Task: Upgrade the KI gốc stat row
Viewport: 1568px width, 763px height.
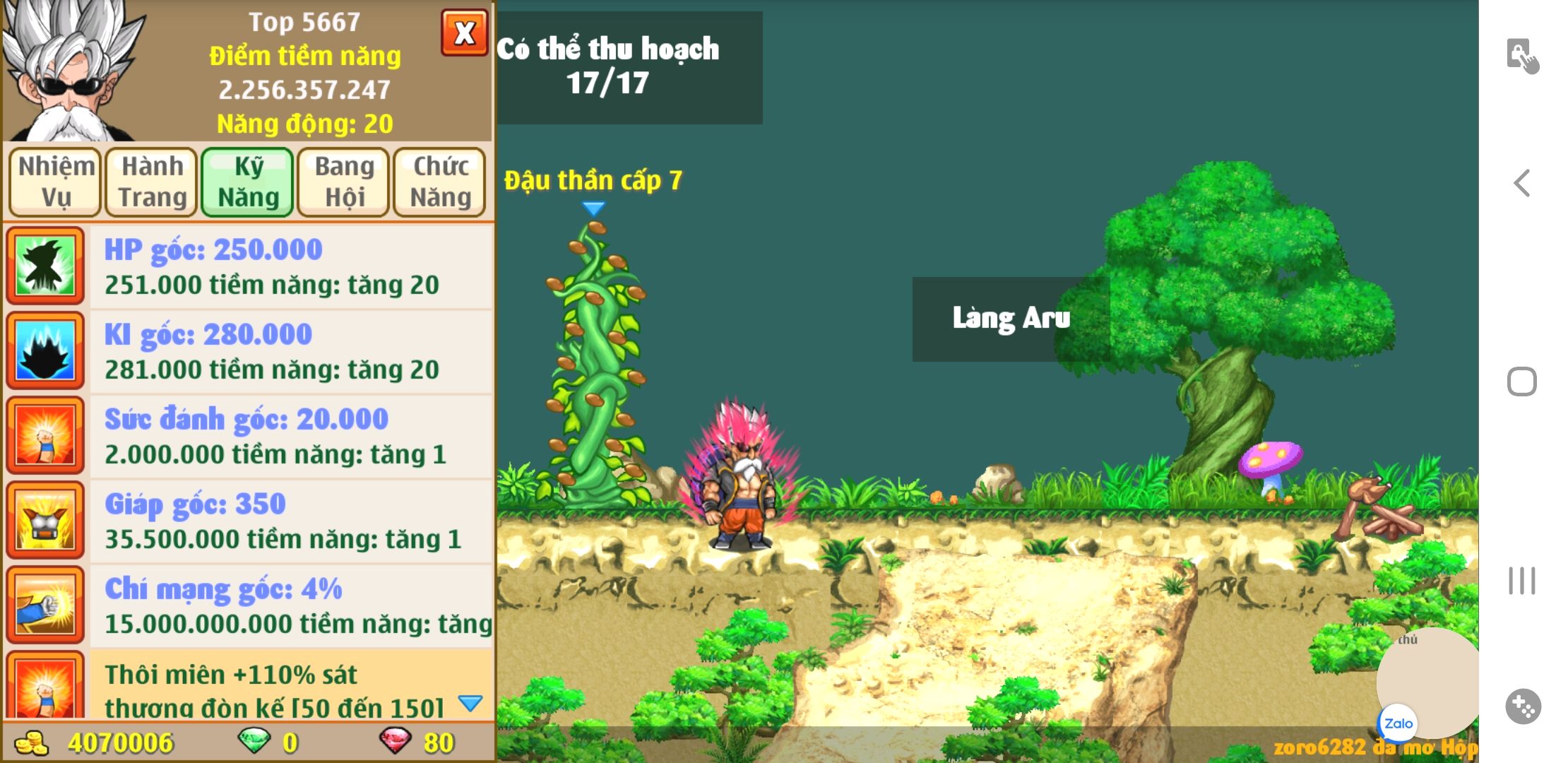Action: coord(291,352)
